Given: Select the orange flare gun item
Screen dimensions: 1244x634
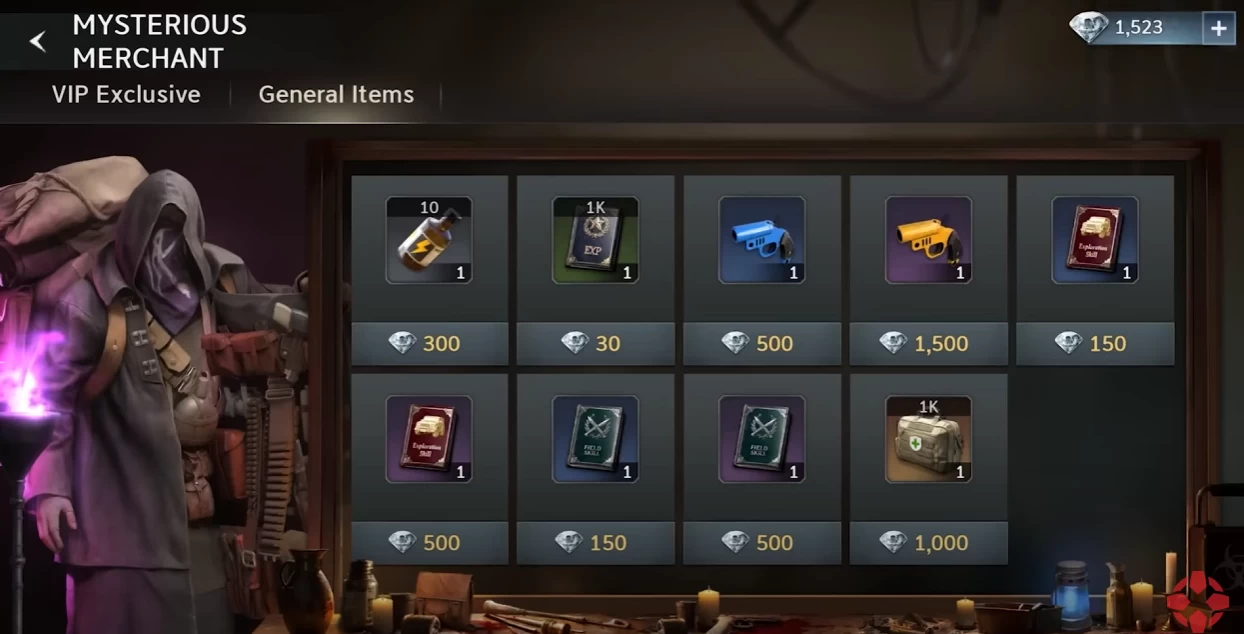Looking at the screenshot, I should click(928, 240).
